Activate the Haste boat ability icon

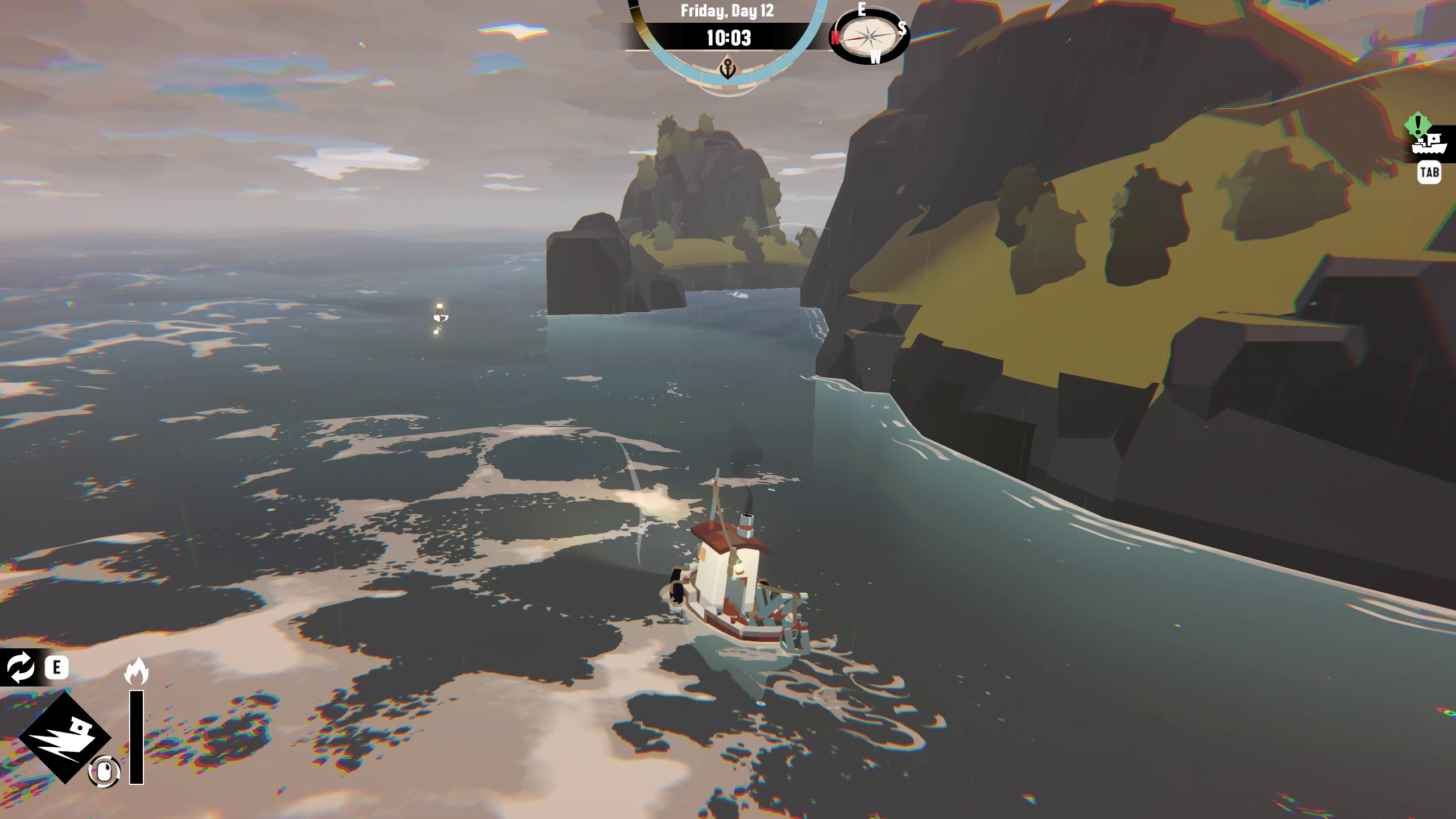coord(64,737)
